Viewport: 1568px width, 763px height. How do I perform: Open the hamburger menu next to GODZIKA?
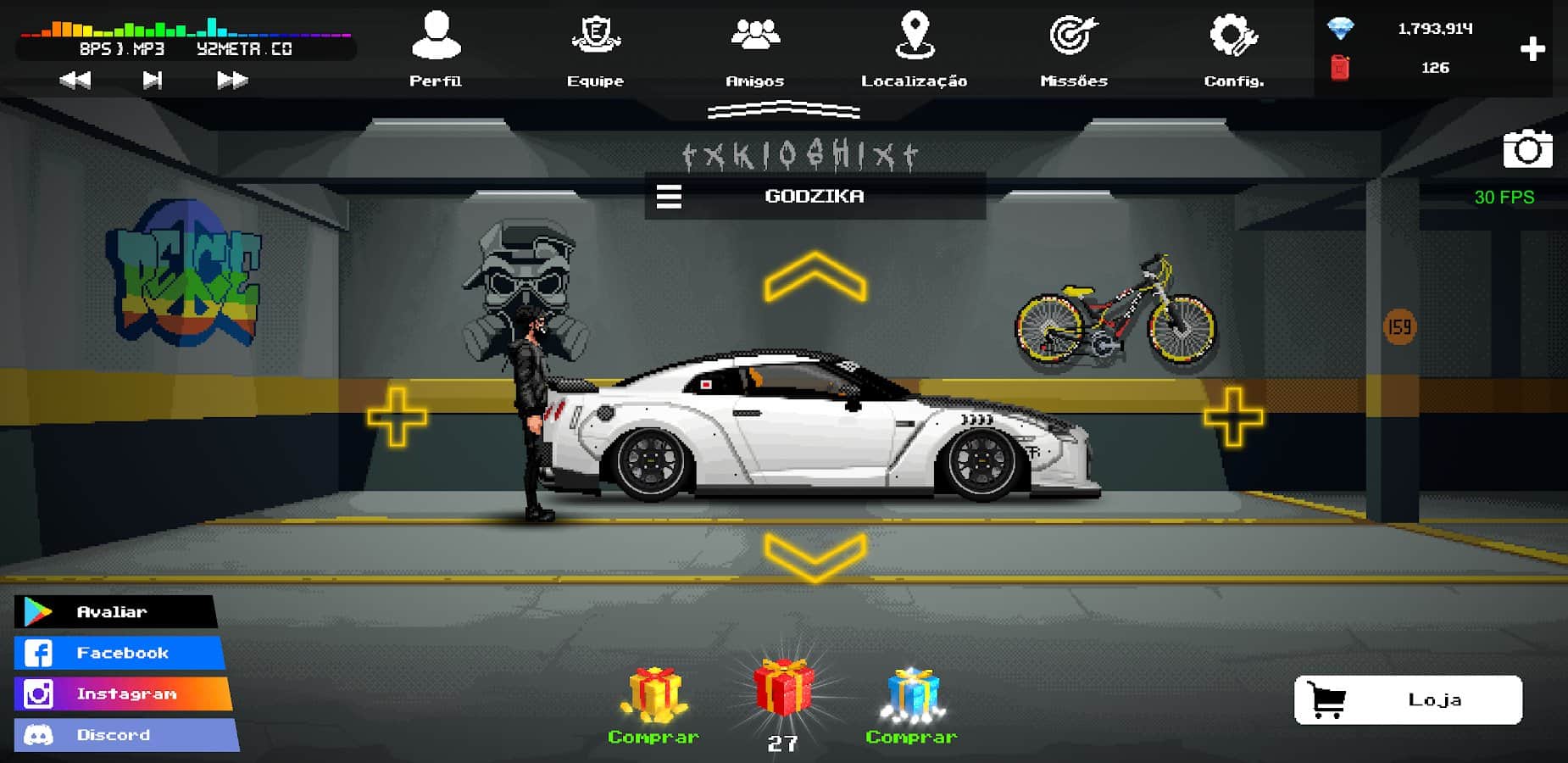tap(670, 196)
